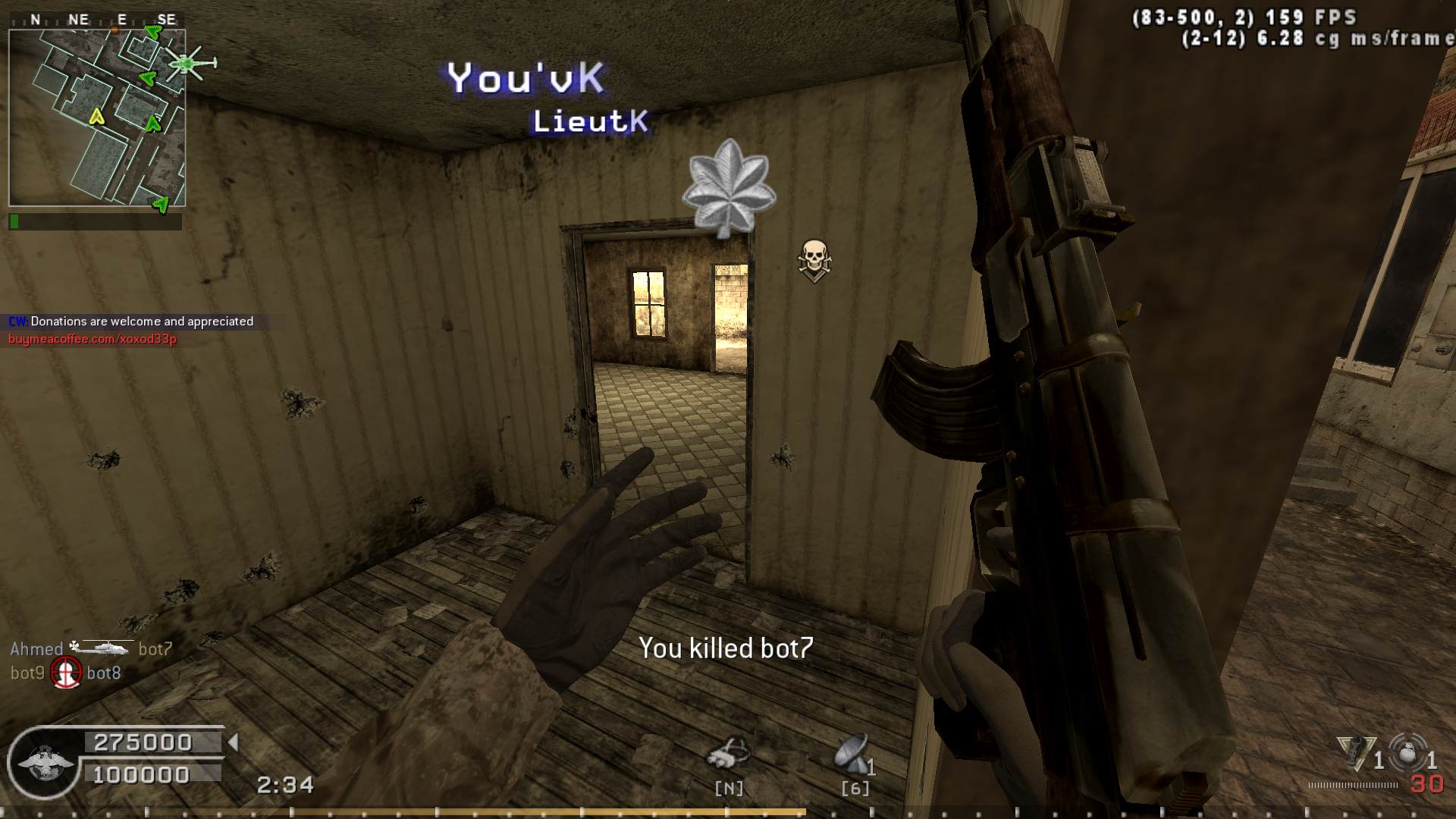The width and height of the screenshot is (1456, 819).
Task: Click the helicopter kill icon in the killfeed
Action: point(101,648)
